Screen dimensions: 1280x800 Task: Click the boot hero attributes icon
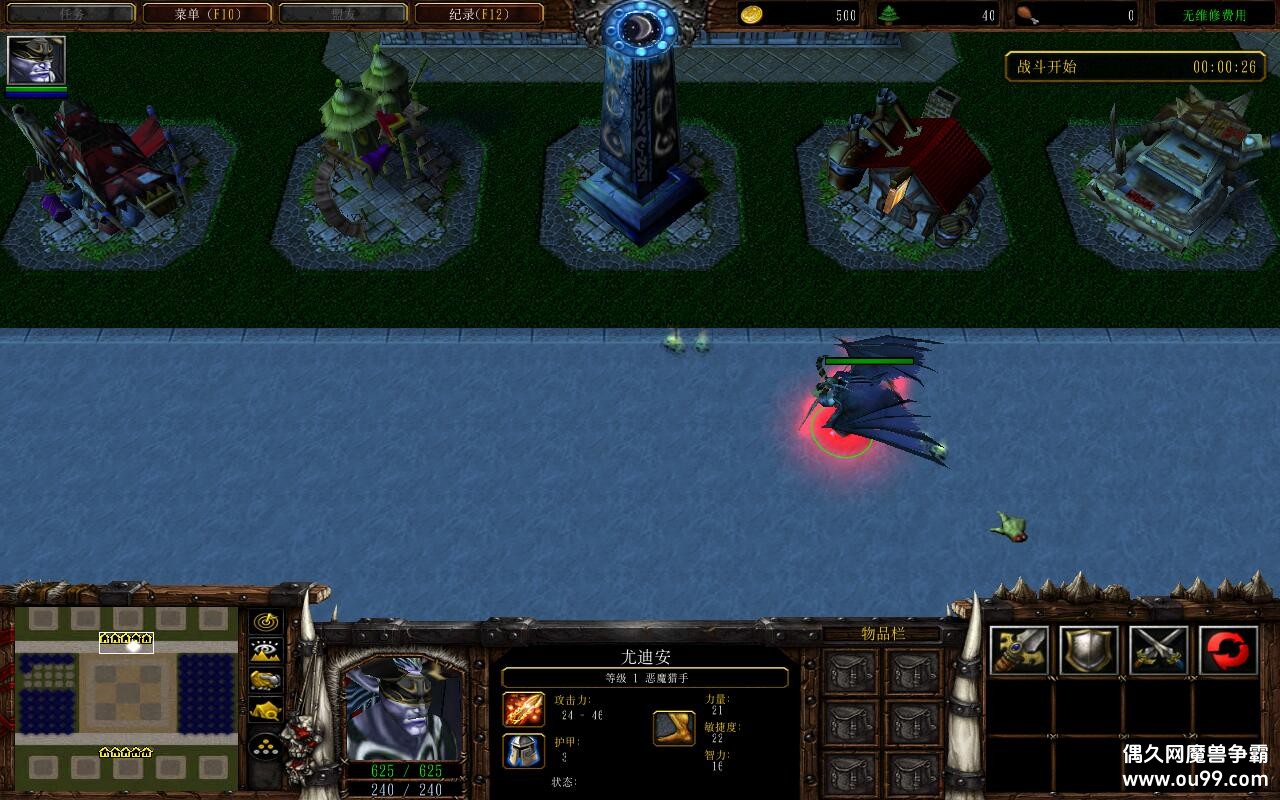(x=674, y=728)
